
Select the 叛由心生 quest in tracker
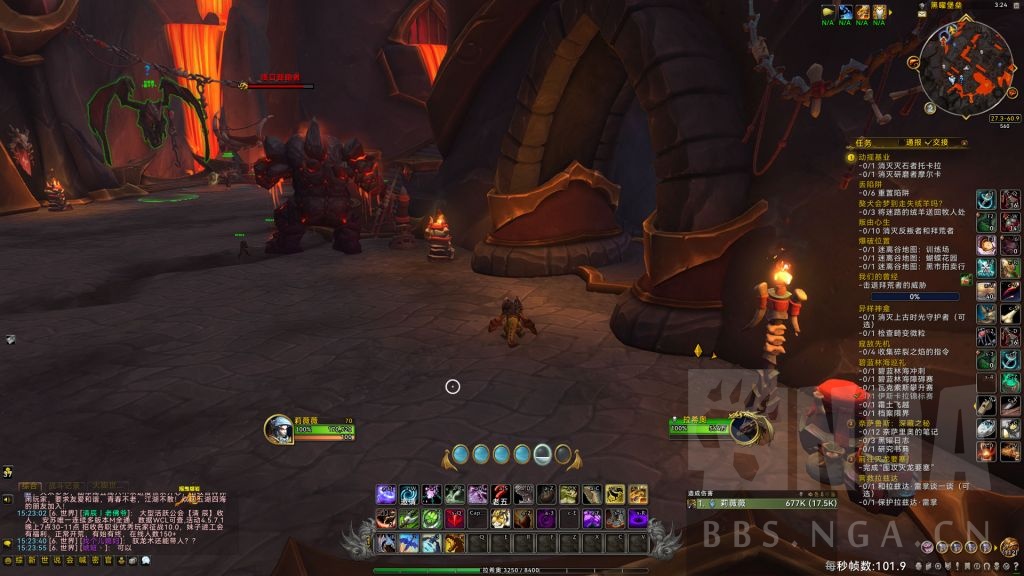873,221
